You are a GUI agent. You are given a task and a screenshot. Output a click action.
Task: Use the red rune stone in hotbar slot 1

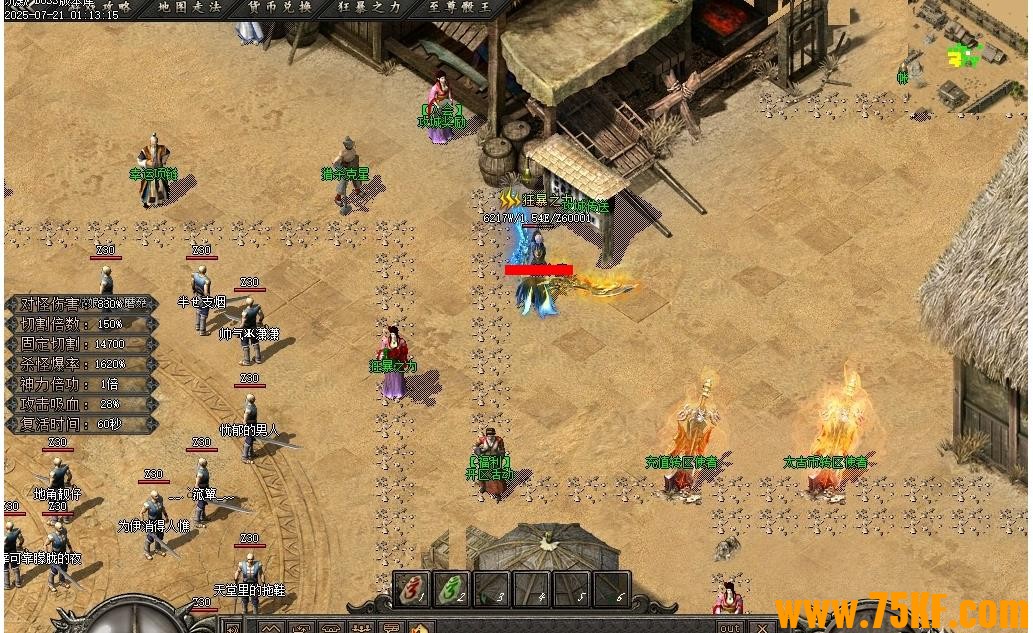coord(411,589)
